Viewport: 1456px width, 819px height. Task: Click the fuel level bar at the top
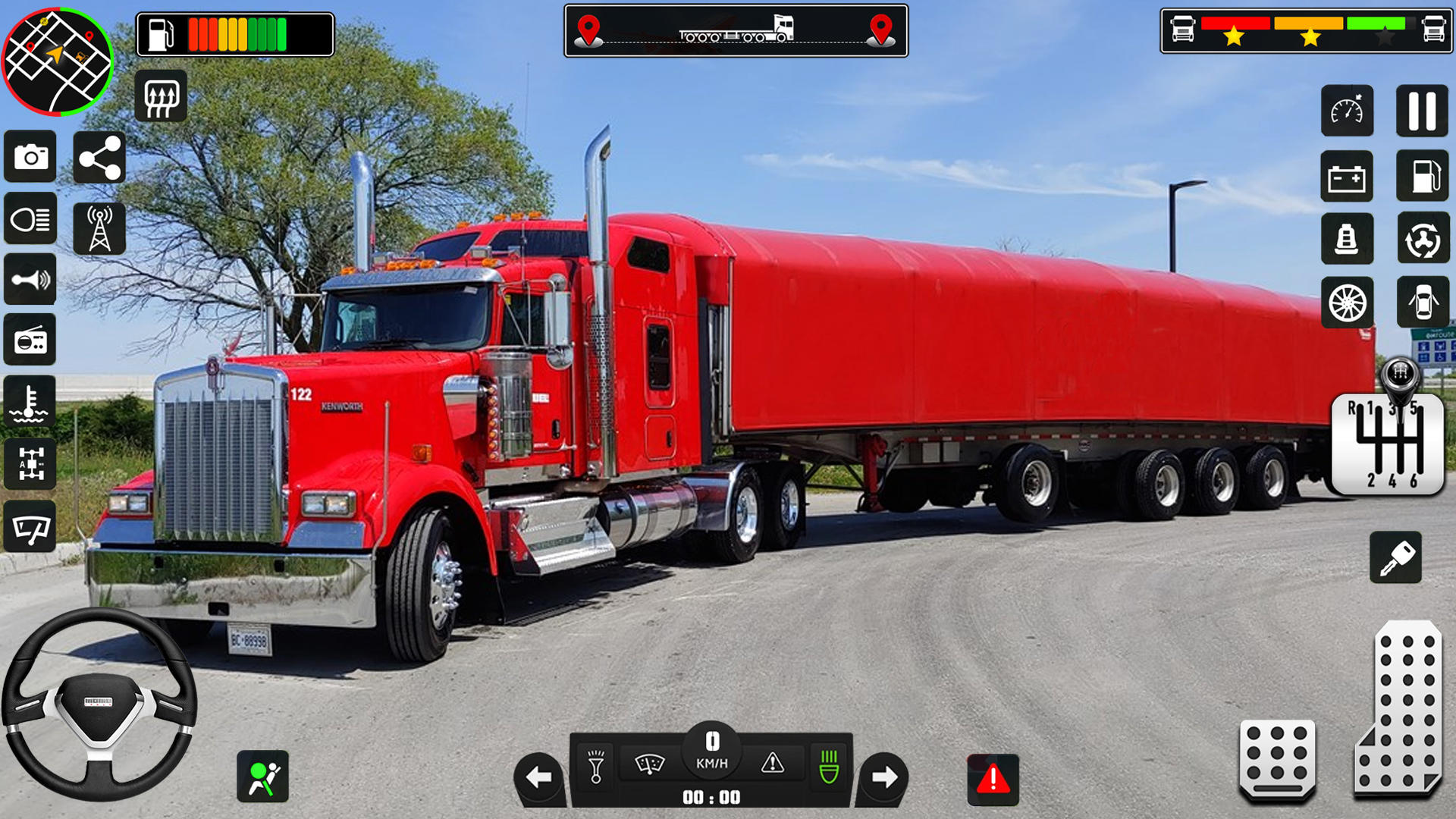click(235, 30)
